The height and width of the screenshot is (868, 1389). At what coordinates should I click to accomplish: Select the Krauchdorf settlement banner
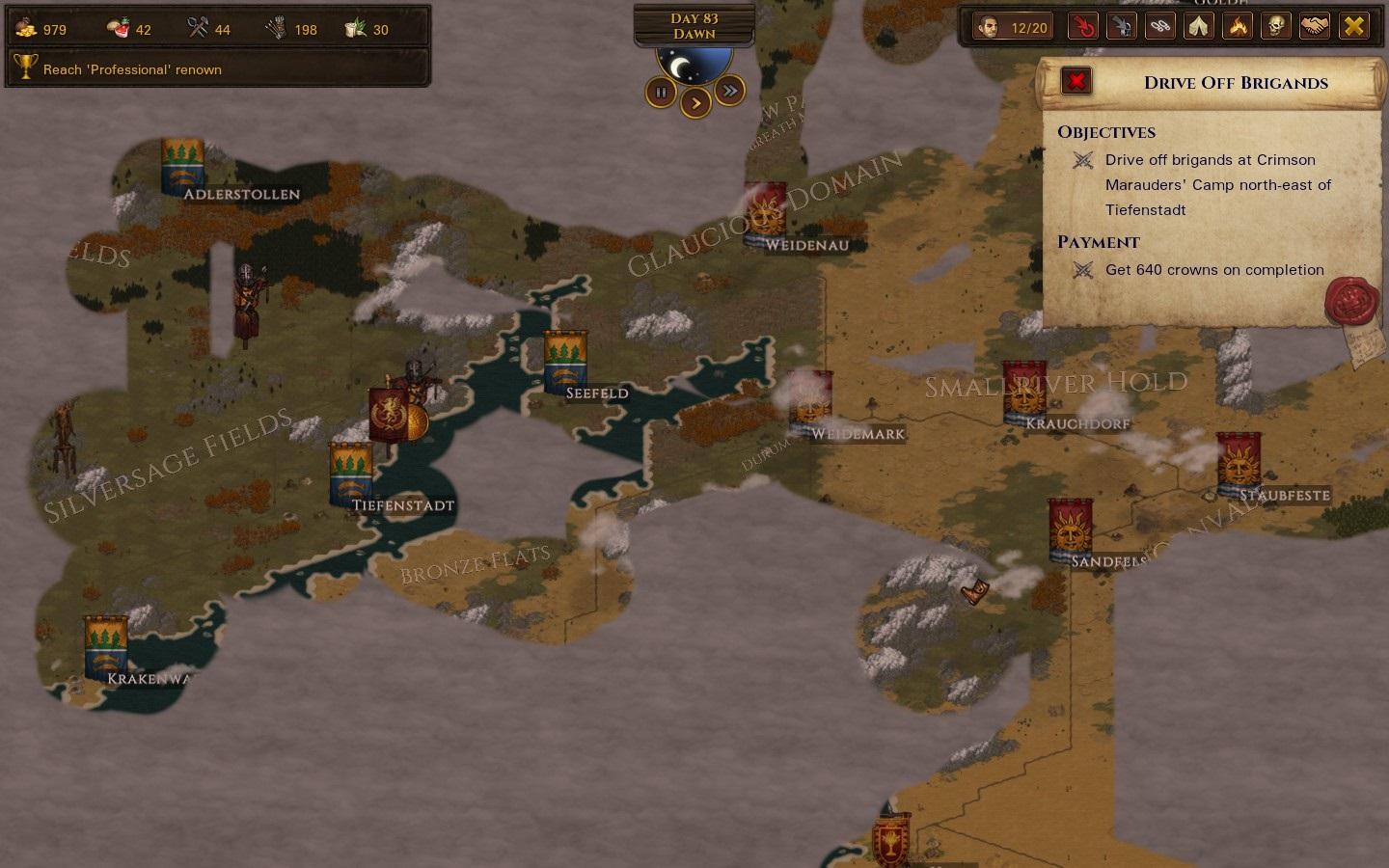coord(1023,392)
